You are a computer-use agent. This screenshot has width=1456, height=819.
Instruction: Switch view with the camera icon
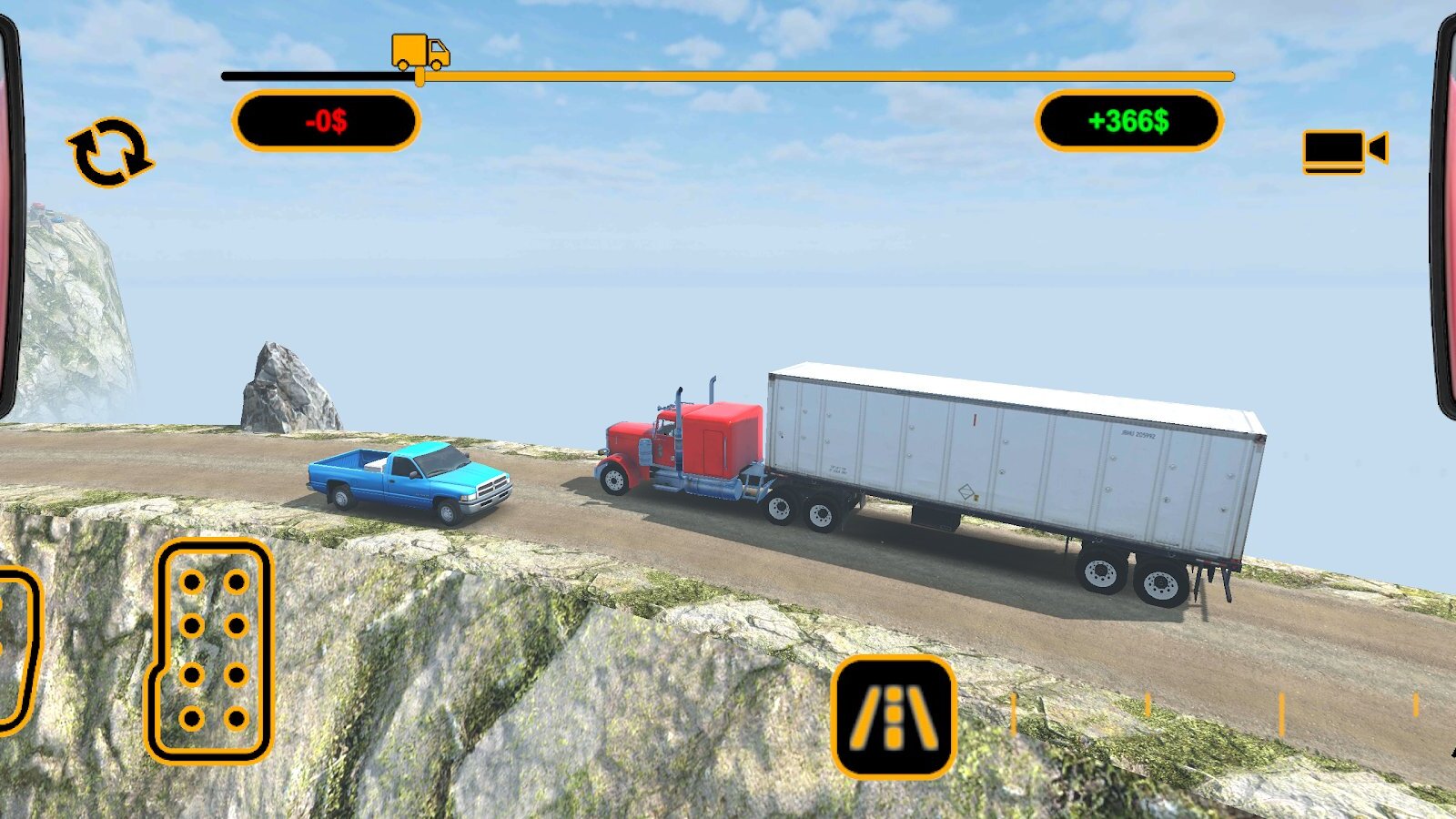click(x=1344, y=151)
